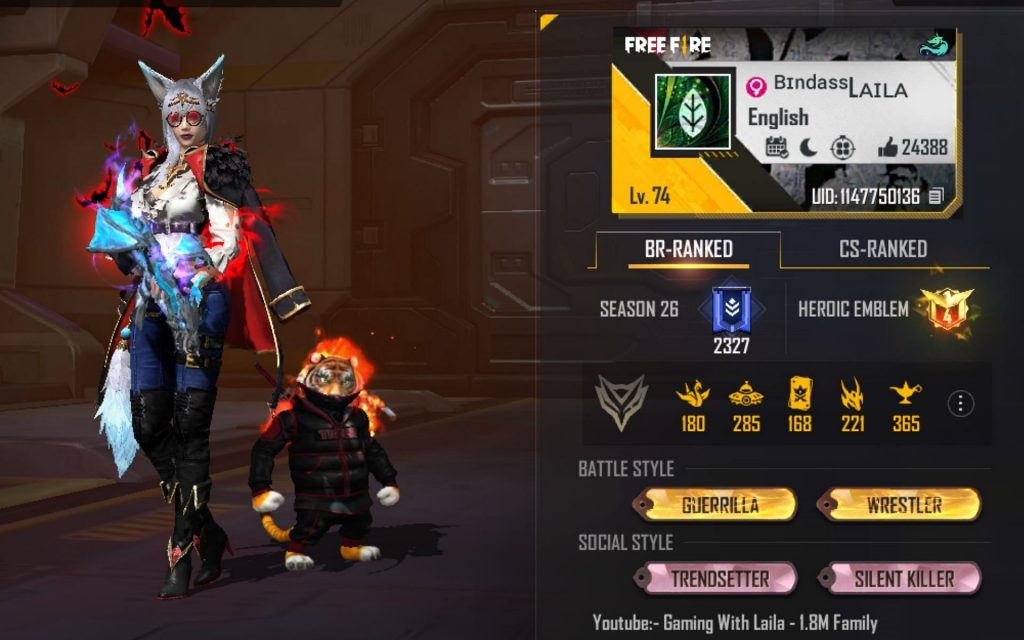Click the UFO badge showing 285
The width and height of the screenshot is (1024, 640).
pyautogui.click(x=746, y=393)
